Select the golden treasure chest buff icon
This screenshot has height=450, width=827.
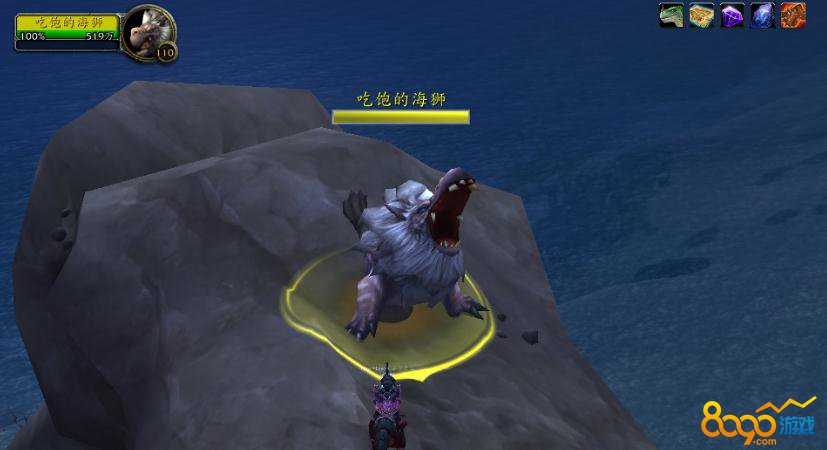702,16
